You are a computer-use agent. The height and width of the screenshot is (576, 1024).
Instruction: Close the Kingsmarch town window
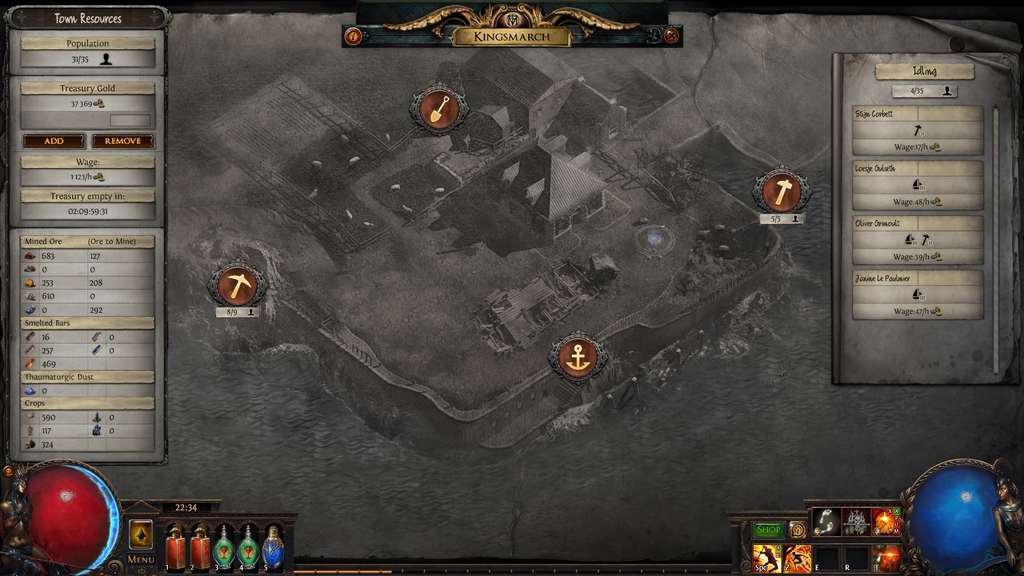(x=672, y=37)
